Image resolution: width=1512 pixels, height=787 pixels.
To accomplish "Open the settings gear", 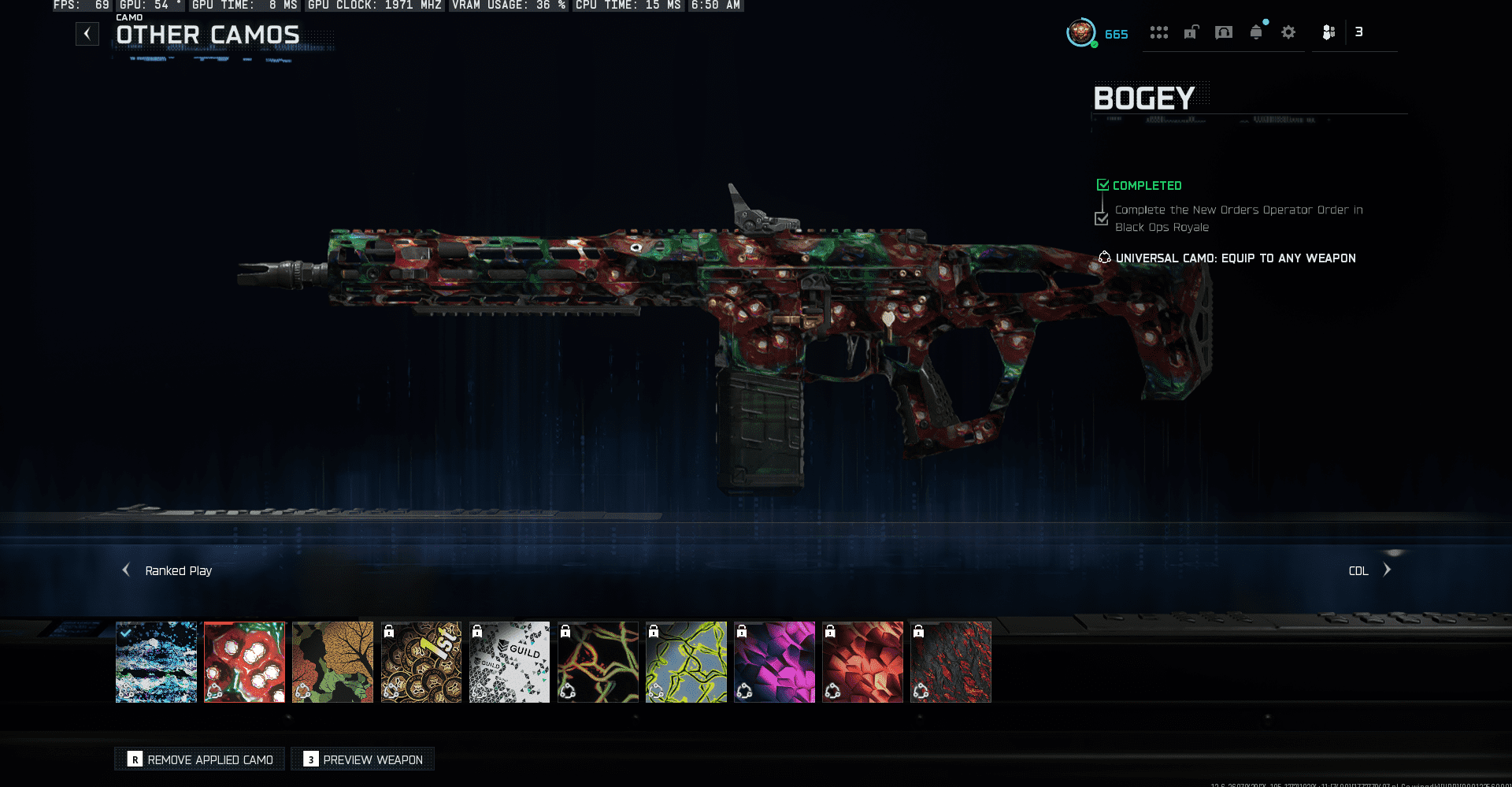I will [x=1288, y=32].
